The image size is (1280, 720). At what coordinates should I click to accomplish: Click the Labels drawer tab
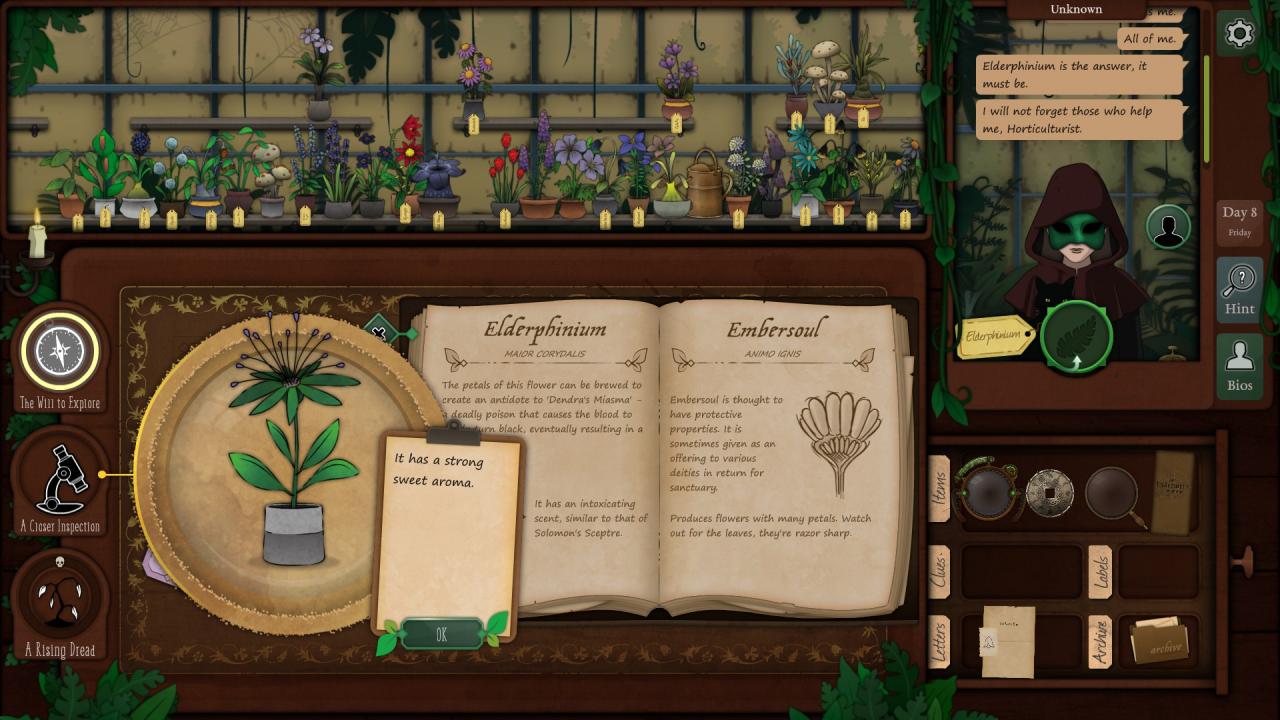point(1100,572)
